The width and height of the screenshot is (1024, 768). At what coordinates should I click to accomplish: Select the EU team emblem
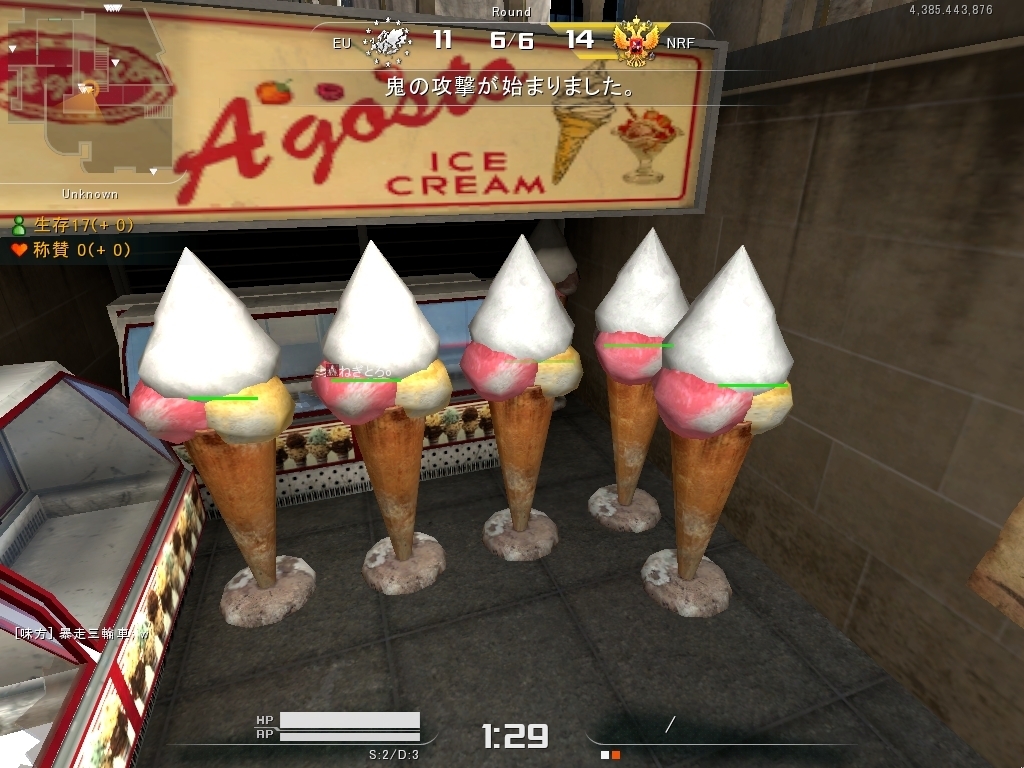click(x=388, y=42)
